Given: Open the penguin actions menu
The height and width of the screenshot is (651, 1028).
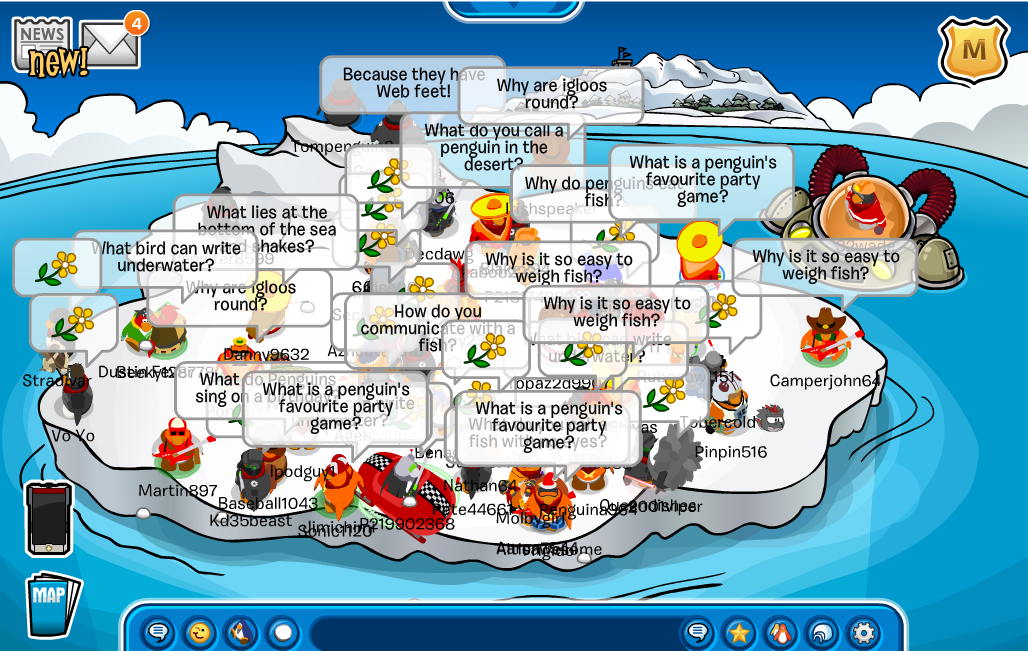Looking at the screenshot, I should point(240,632).
